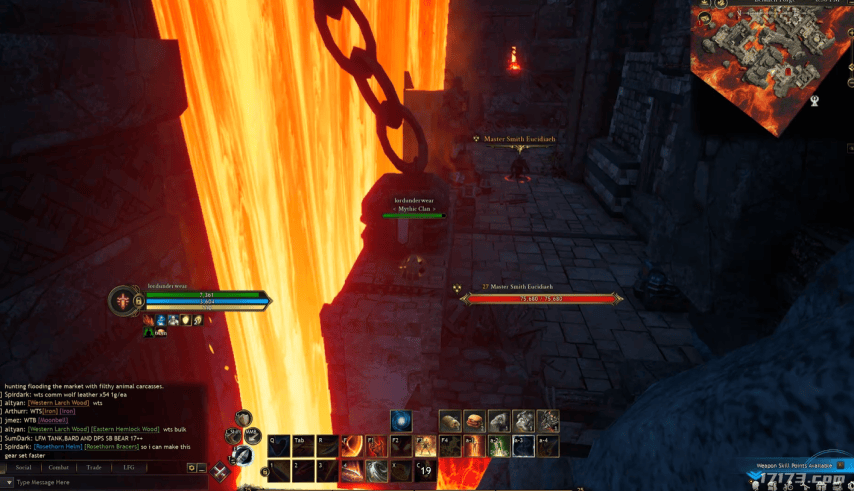Use the burger food item
854x491 pixels.
click(475, 421)
